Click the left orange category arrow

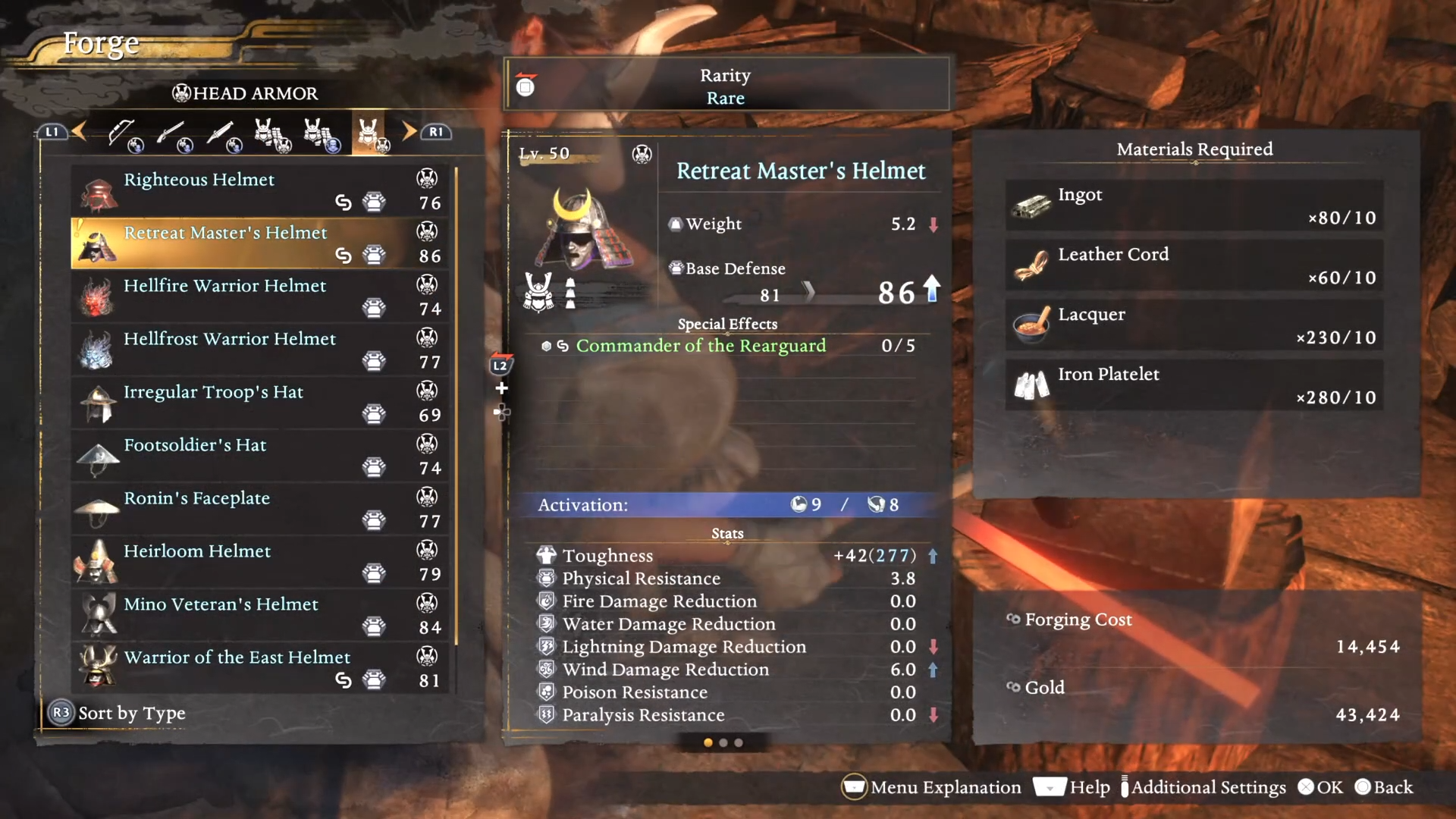79,132
